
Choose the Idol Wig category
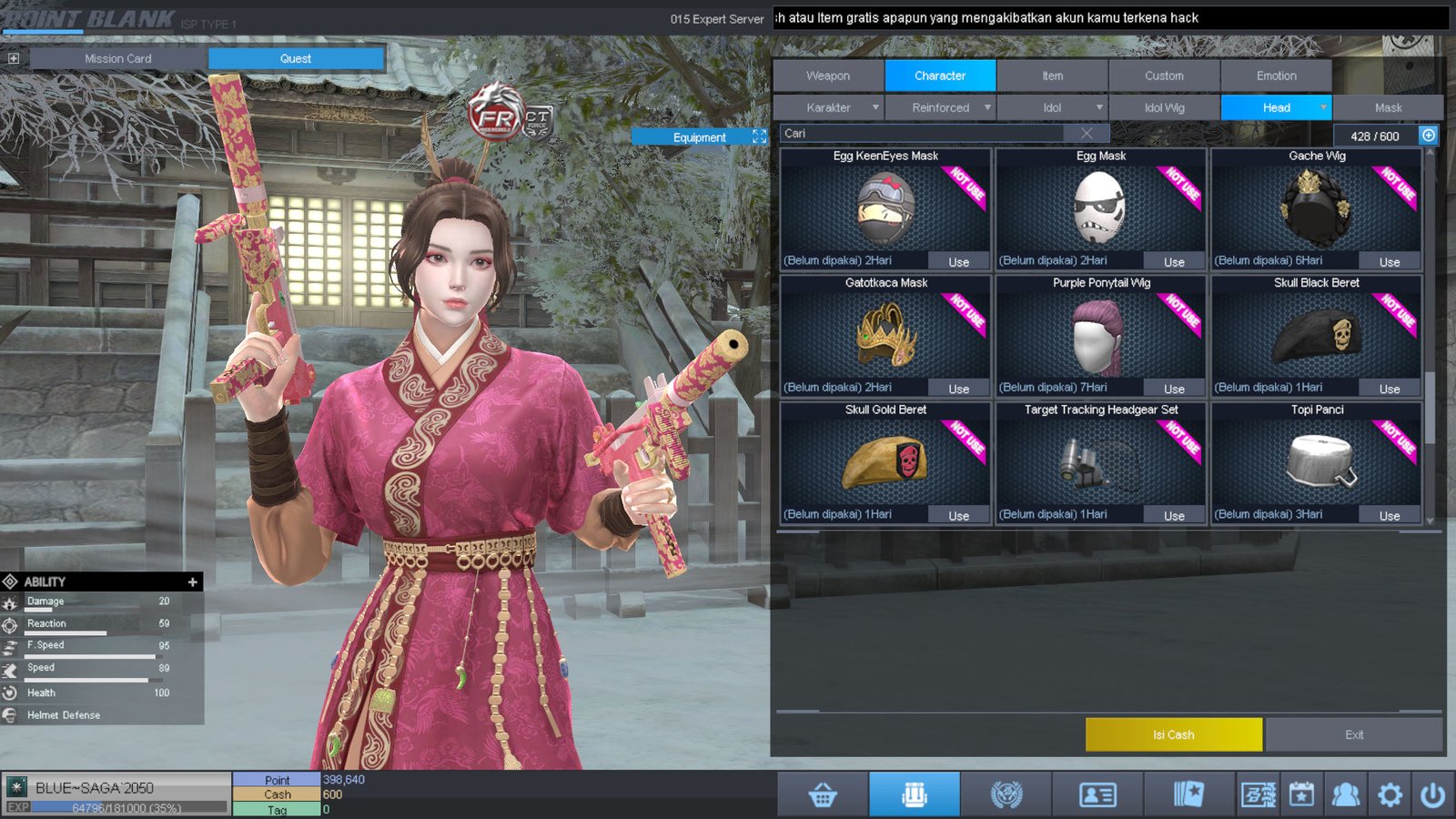1164,107
